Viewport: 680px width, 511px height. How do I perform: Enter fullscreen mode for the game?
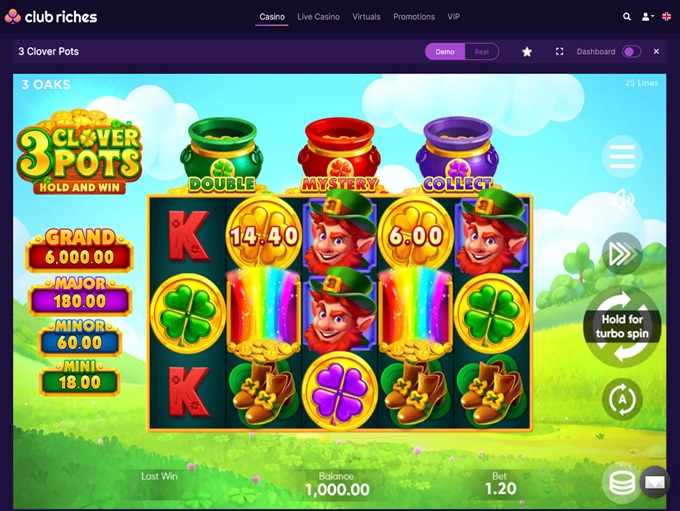[559, 52]
